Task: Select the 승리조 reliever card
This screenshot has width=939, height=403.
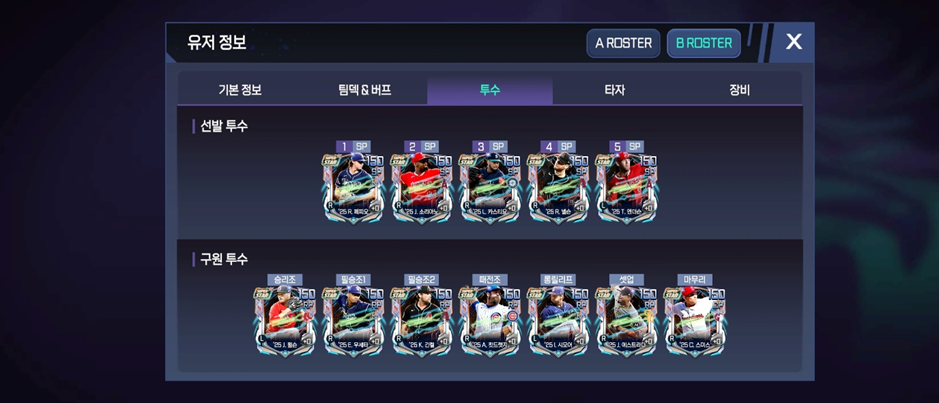Action: [285, 321]
